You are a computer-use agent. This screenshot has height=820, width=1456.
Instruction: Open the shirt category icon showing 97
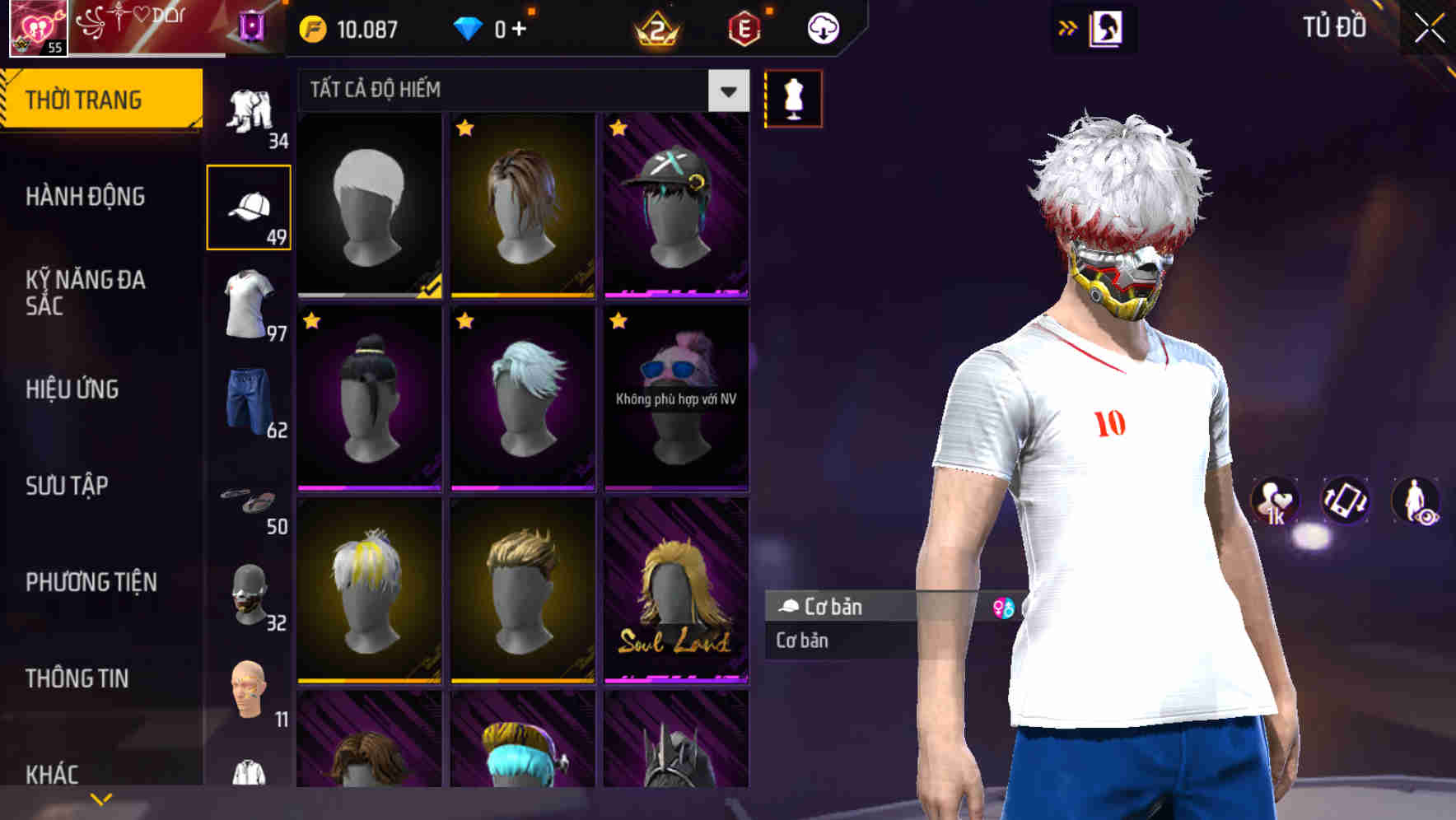(x=250, y=305)
